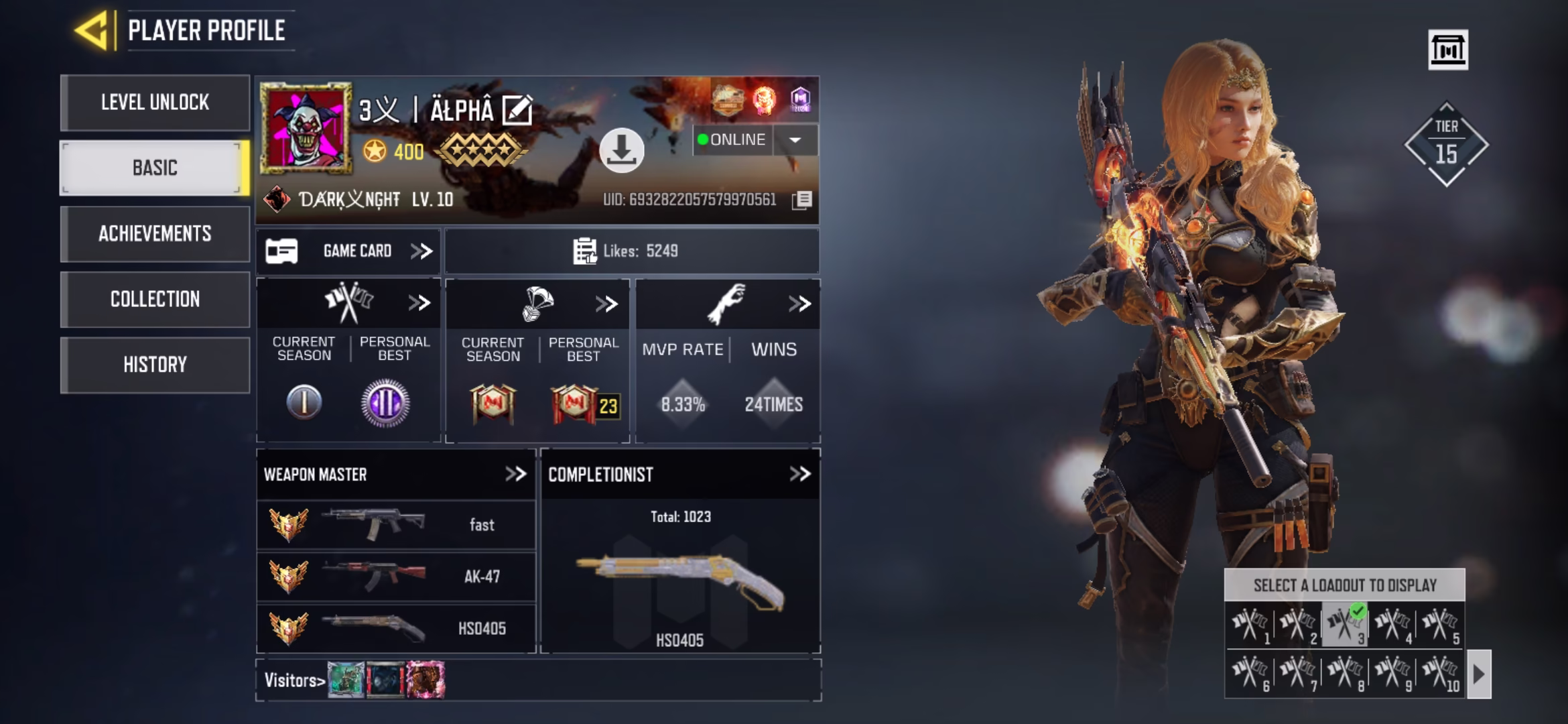Select the Basic profile tab
The width and height of the screenshot is (1568, 724).
155,168
